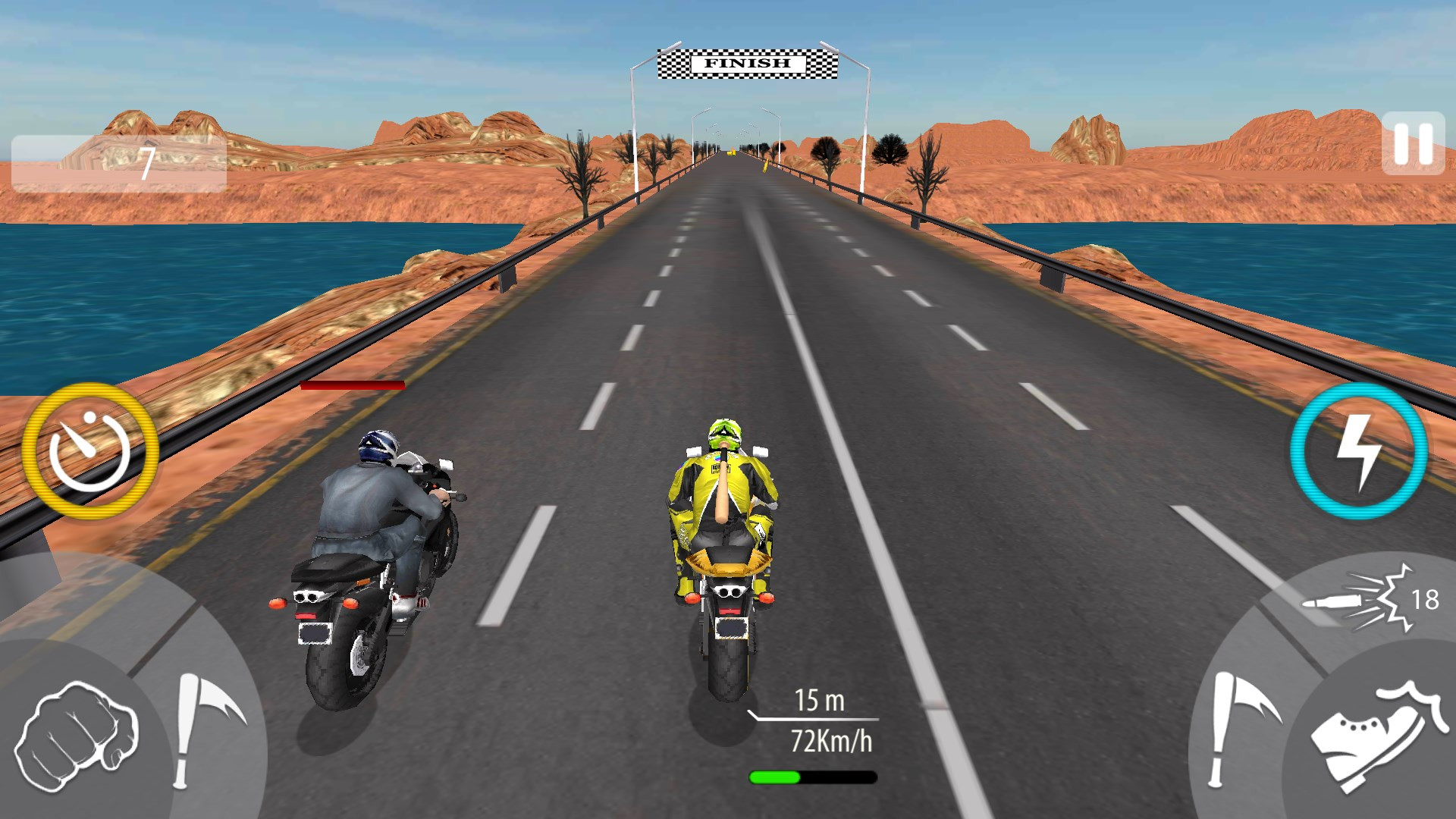Viewport: 1456px width, 819px height.
Task: Pause the race
Action: point(1412,143)
